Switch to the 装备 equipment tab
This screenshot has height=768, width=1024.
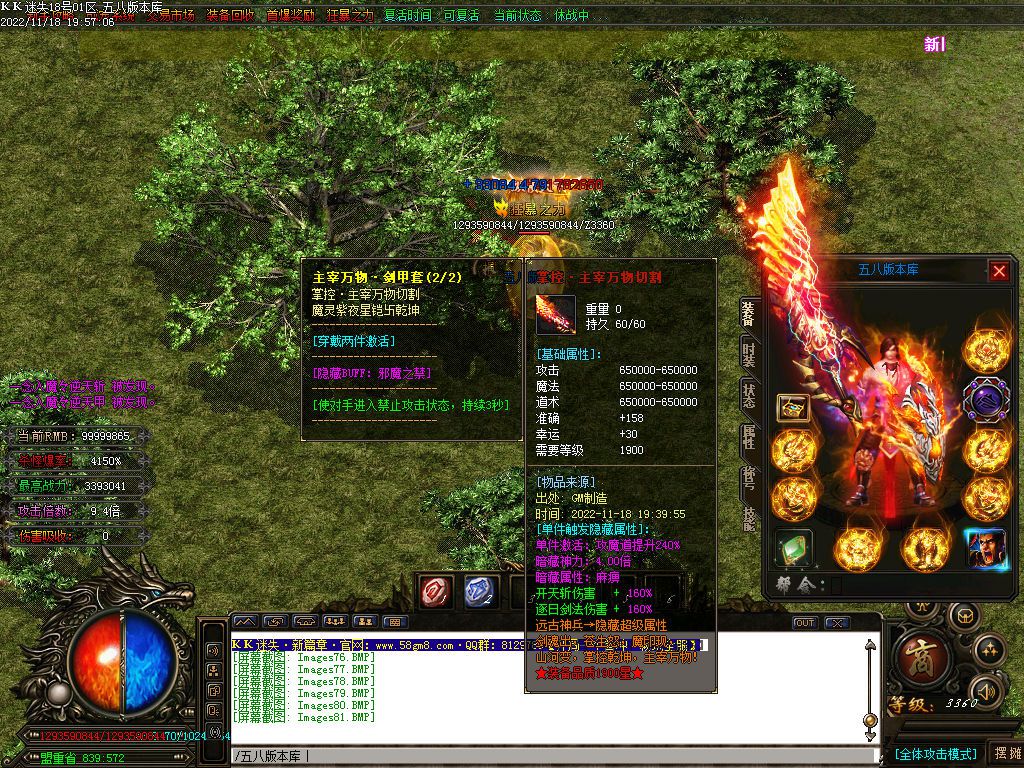click(748, 313)
